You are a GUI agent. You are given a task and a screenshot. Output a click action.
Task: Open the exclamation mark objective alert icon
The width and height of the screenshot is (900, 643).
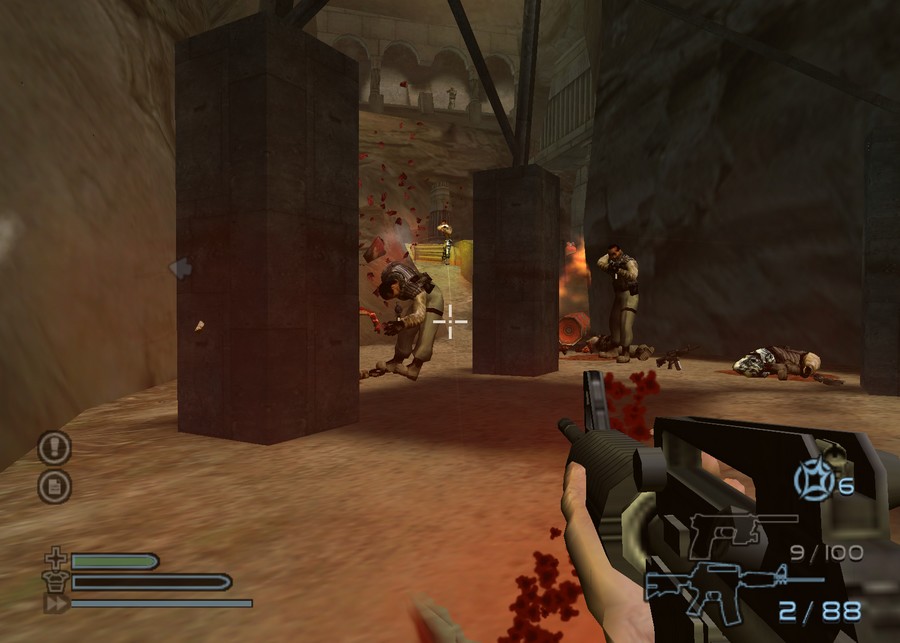tap(54, 447)
